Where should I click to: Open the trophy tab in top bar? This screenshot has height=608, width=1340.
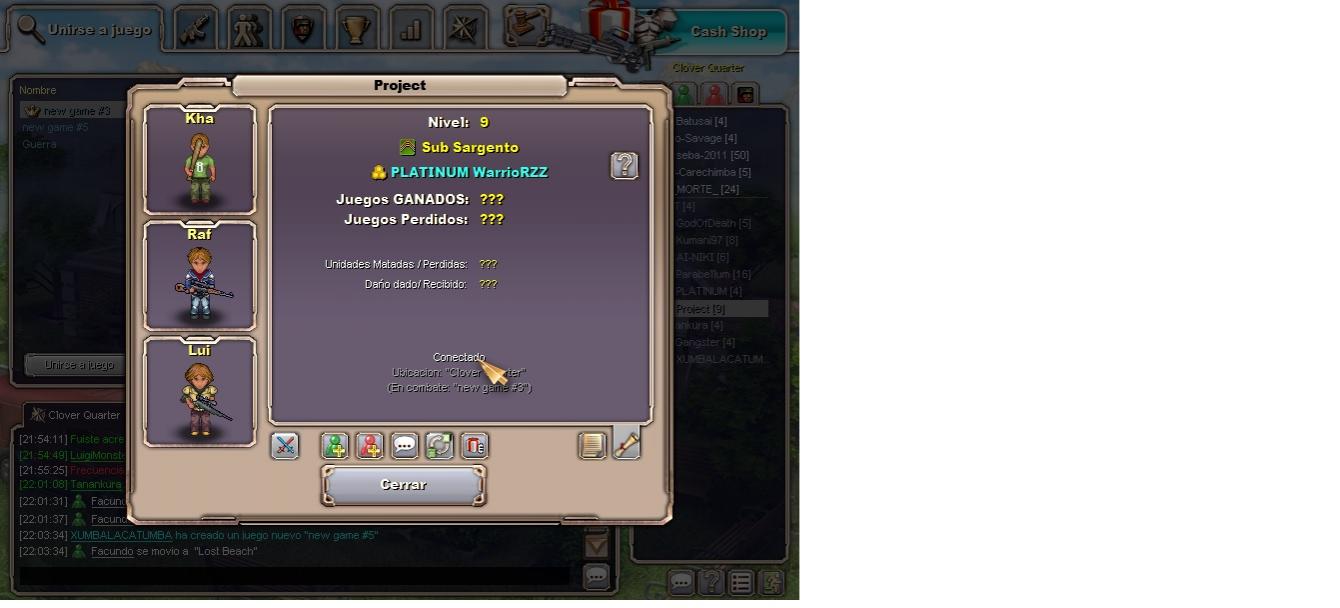click(x=356, y=29)
